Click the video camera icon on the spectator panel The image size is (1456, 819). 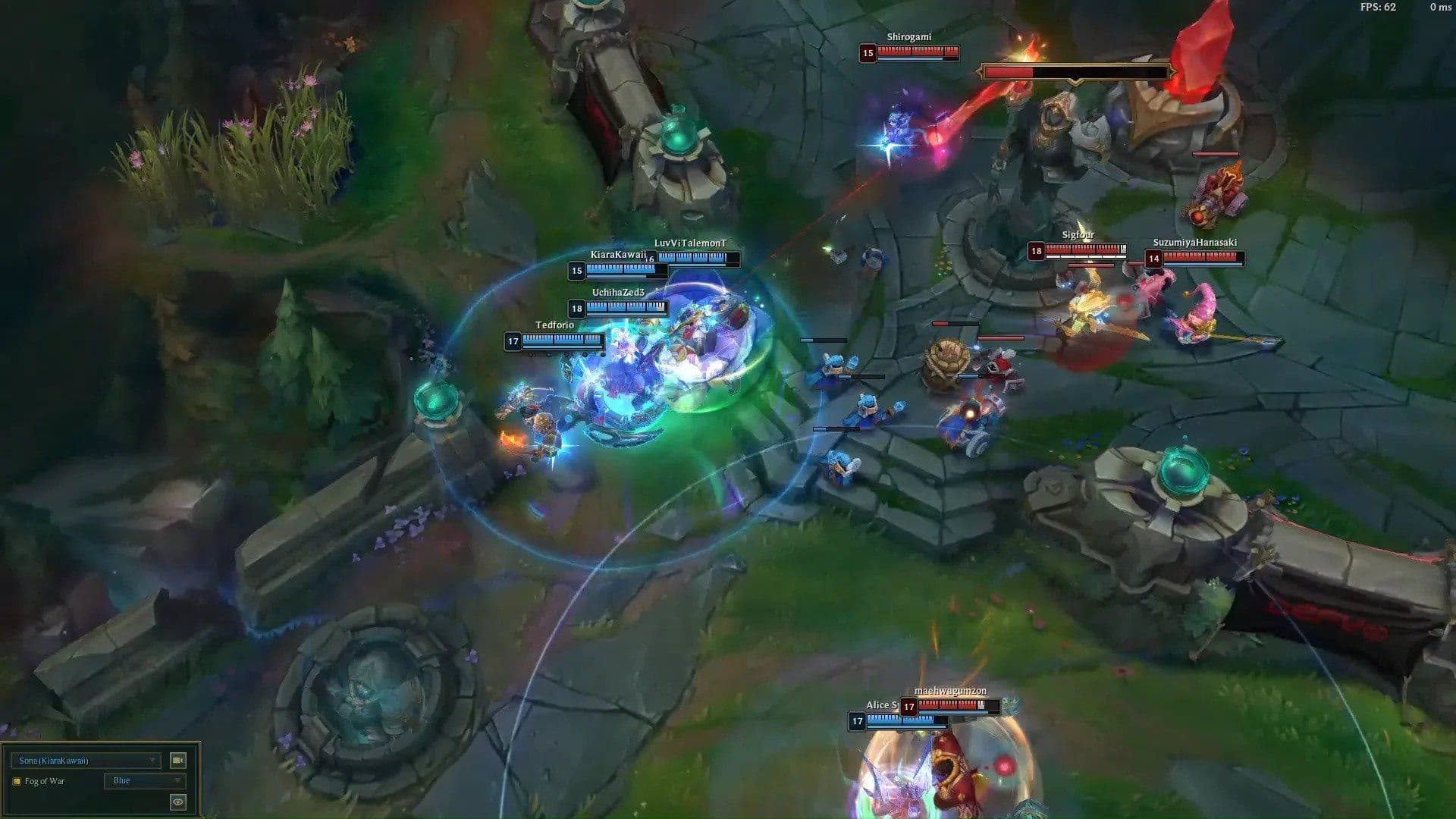(x=178, y=760)
